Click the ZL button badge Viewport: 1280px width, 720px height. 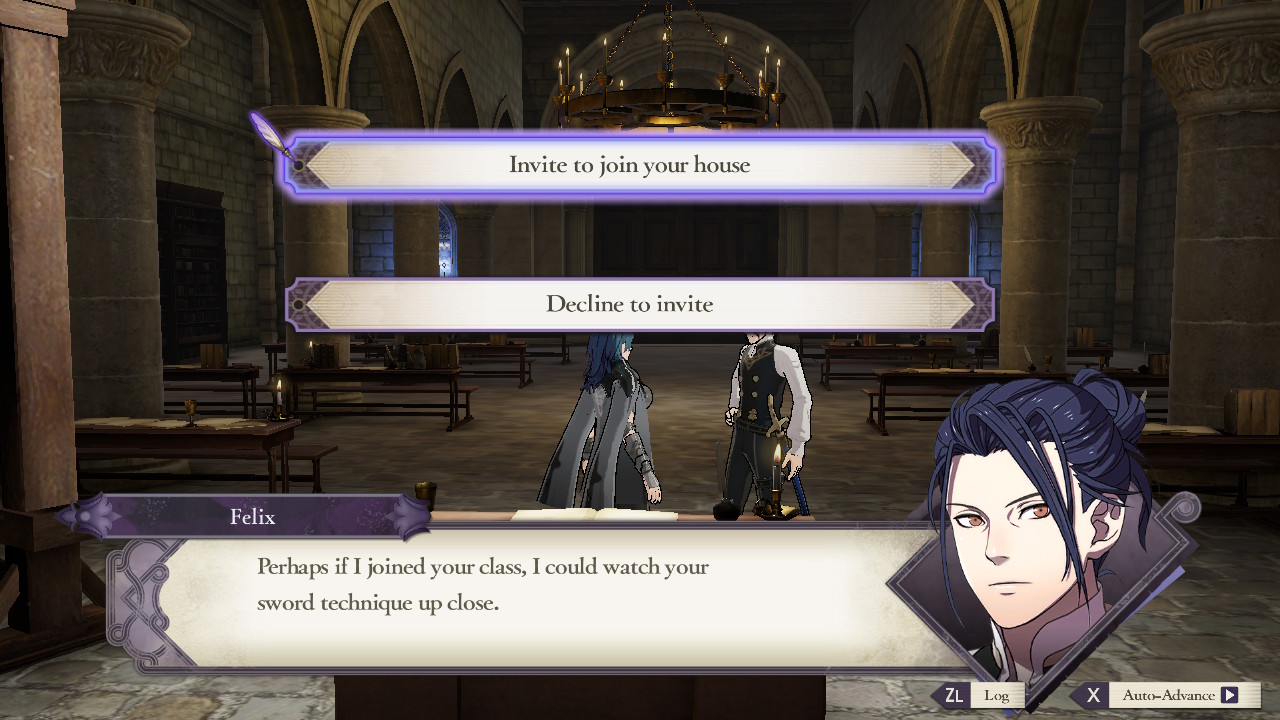pos(957,694)
